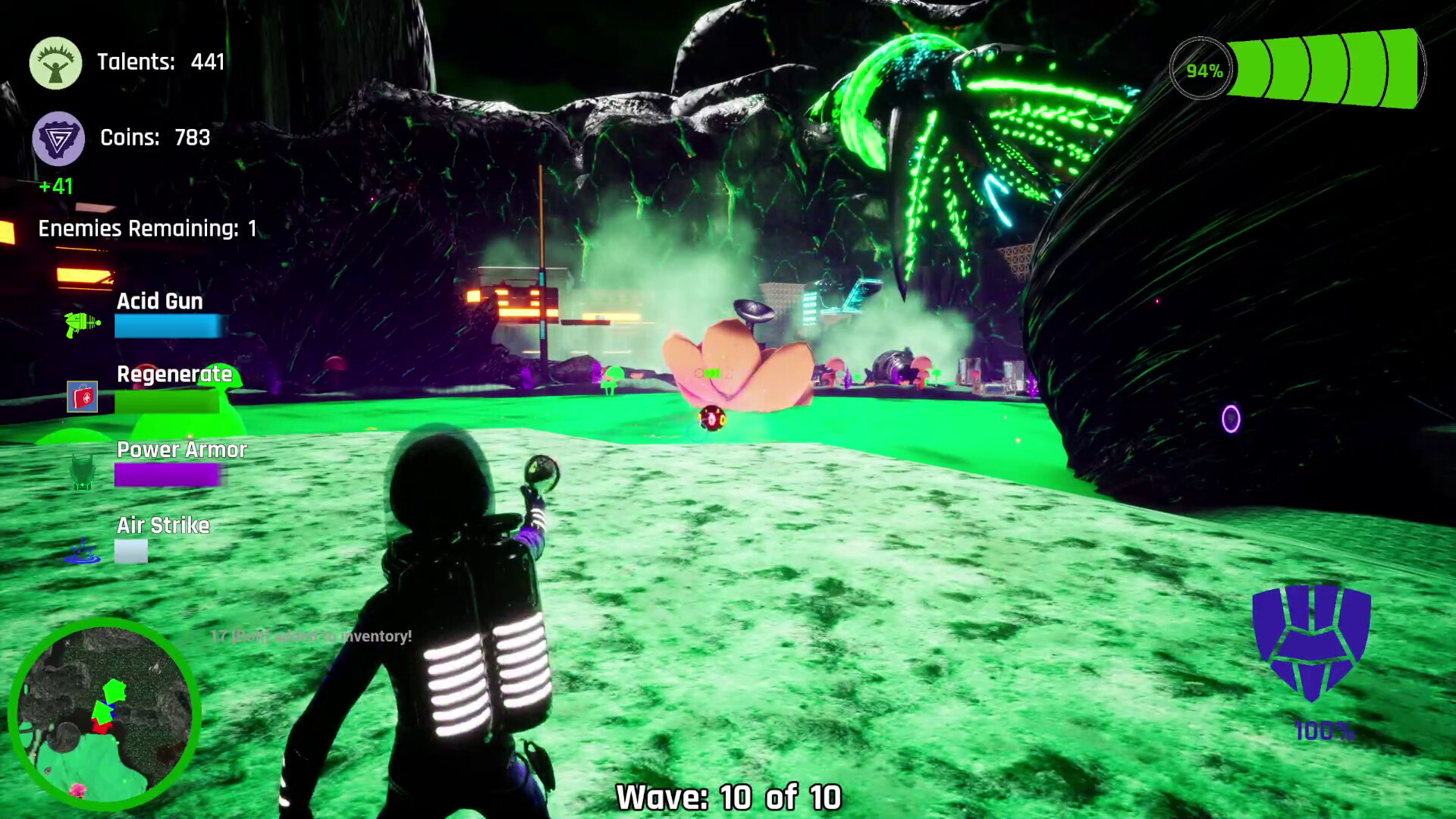Toggle the Power Armor cooldown bar
This screenshot has width=1456, height=819.
click(x=165, y=476)
